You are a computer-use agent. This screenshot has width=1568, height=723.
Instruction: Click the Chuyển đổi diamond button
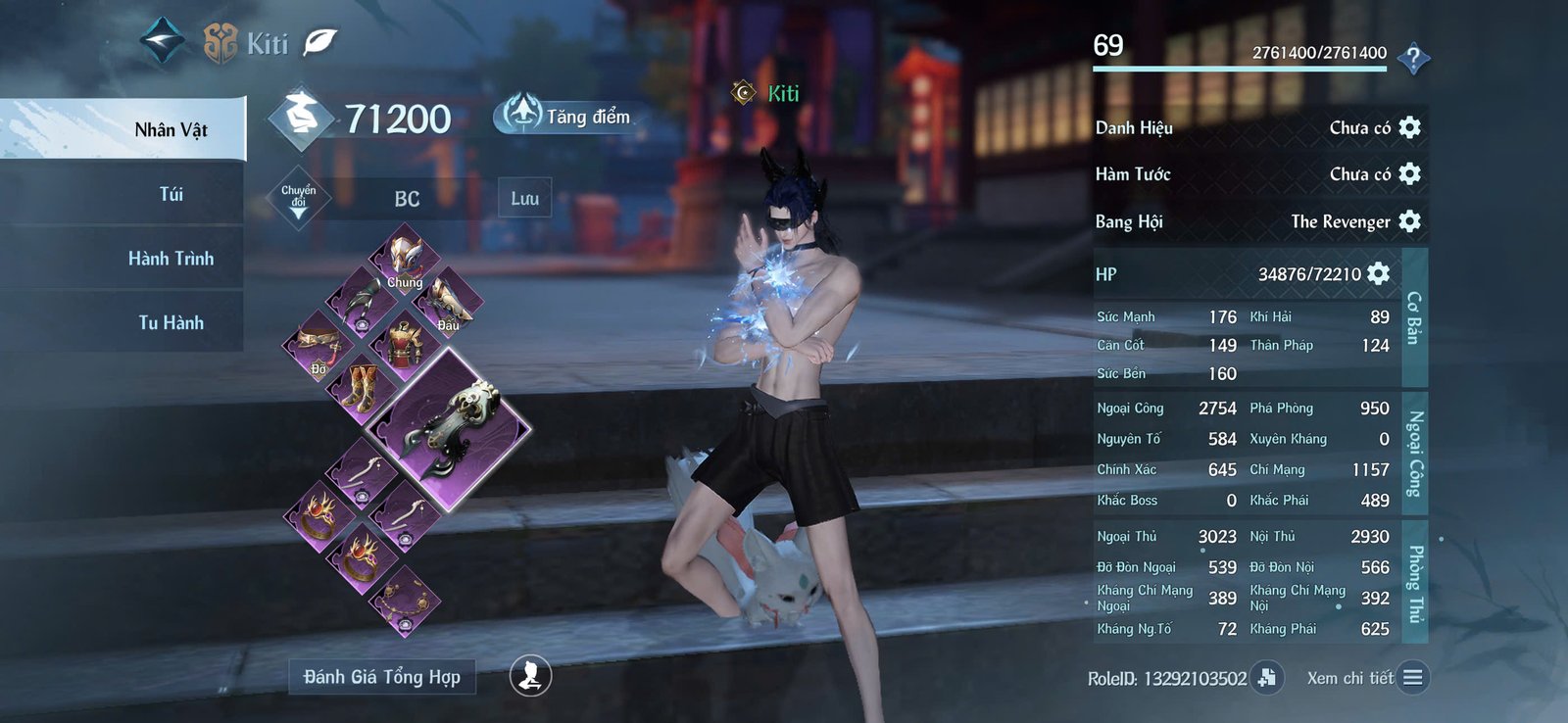(299, 197)
